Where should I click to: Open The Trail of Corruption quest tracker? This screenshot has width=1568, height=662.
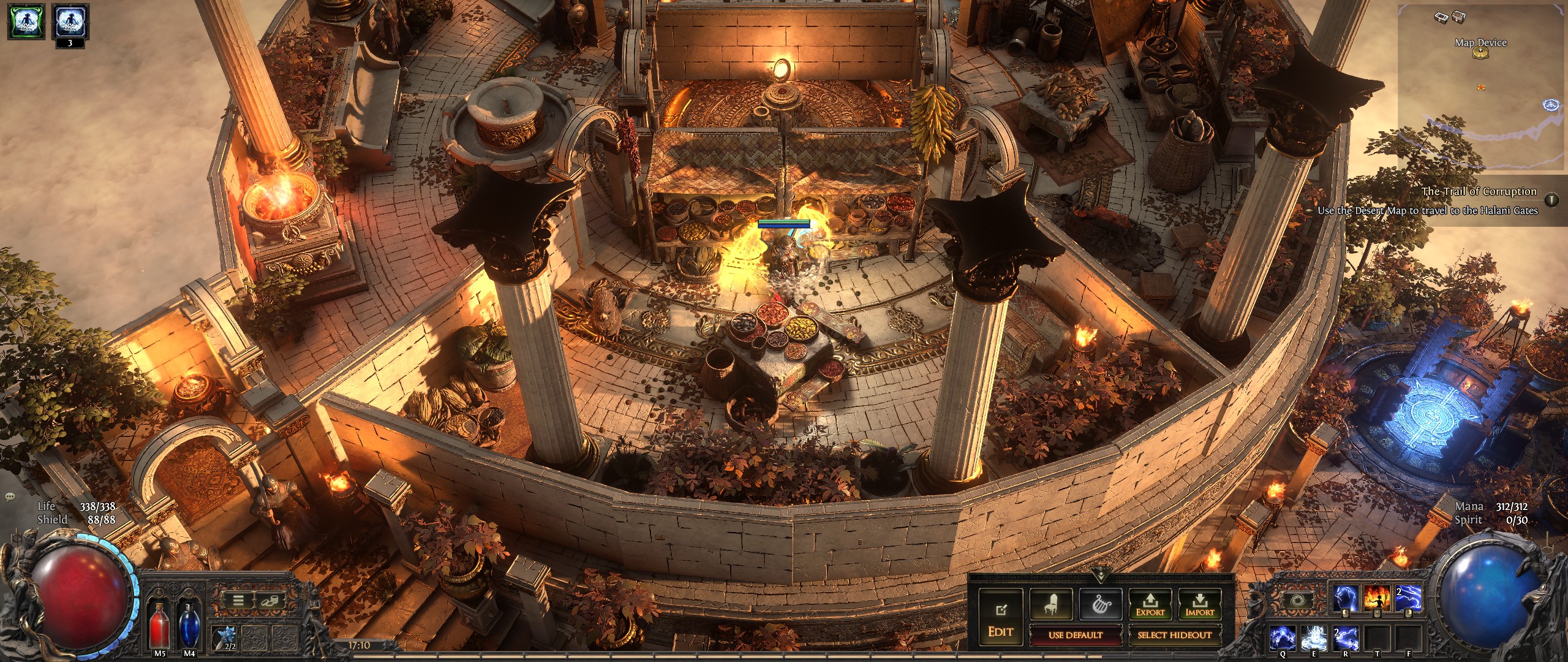coord(1479,192)
